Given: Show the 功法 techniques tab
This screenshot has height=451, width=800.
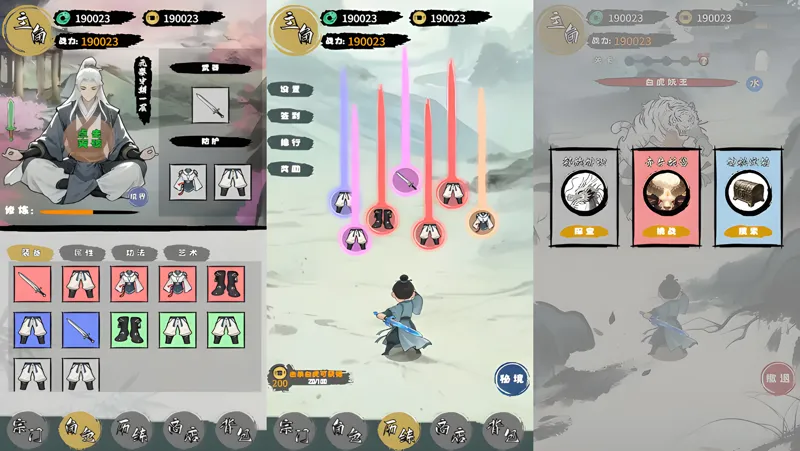Looking at the screenshot, I should click(134, 253).
